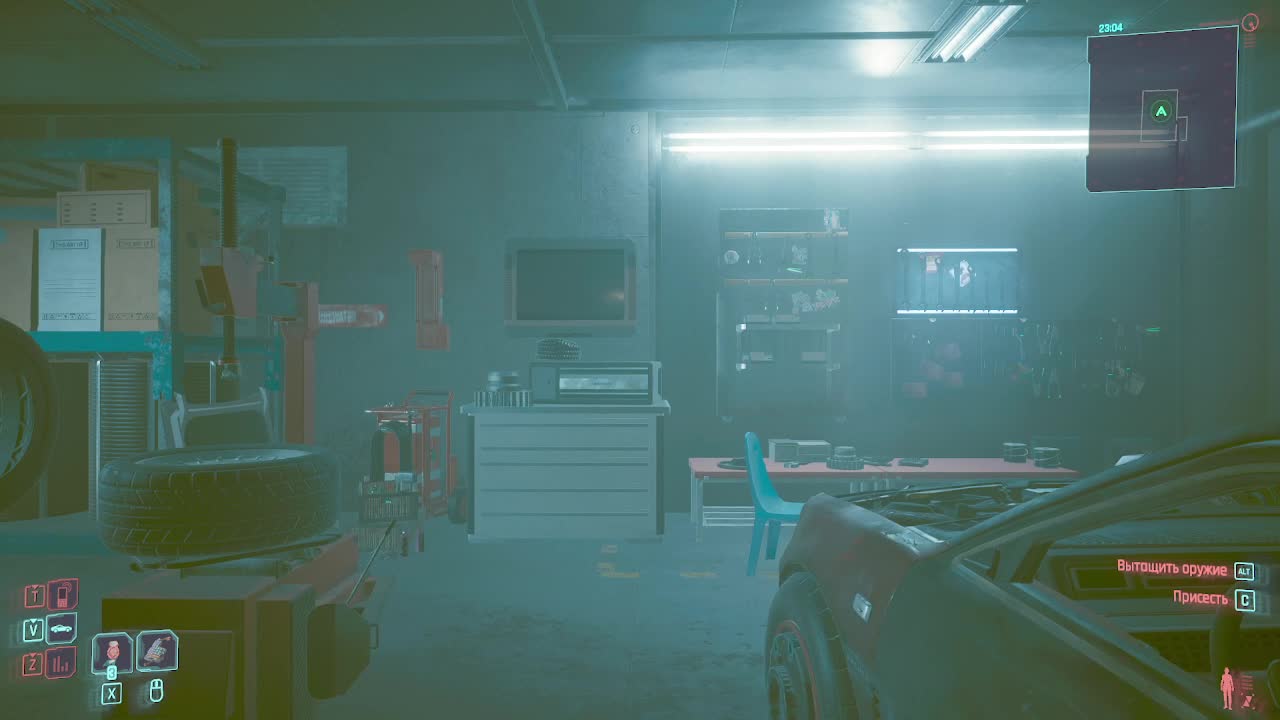Image resolution: width=1280 pixels, height=720 pixels.
Task: Activate the 'Вытащить оружие' weapon prompt
Action: (1172, 567)
